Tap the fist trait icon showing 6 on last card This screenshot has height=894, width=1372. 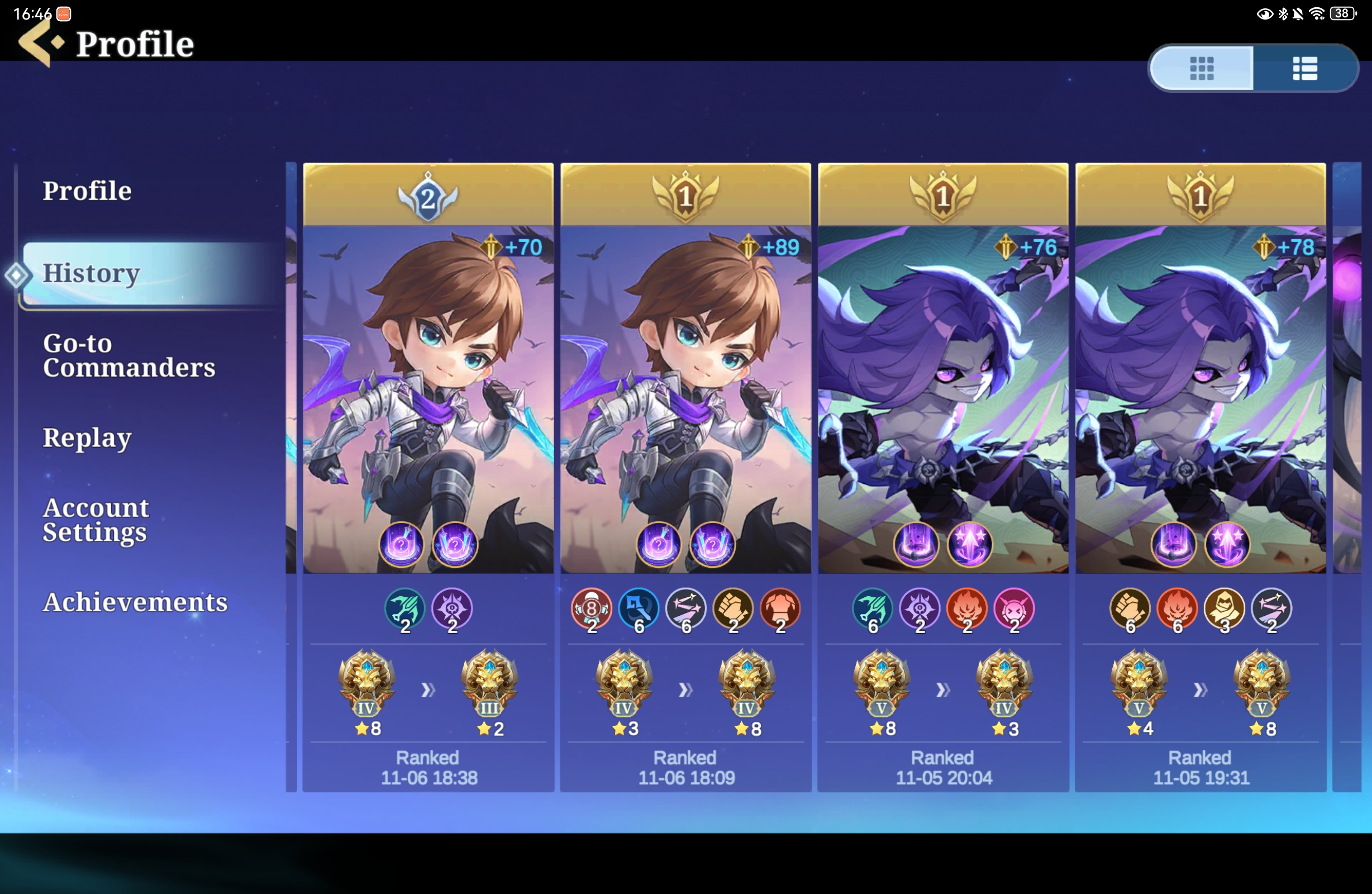click(x=1131, y=609)
